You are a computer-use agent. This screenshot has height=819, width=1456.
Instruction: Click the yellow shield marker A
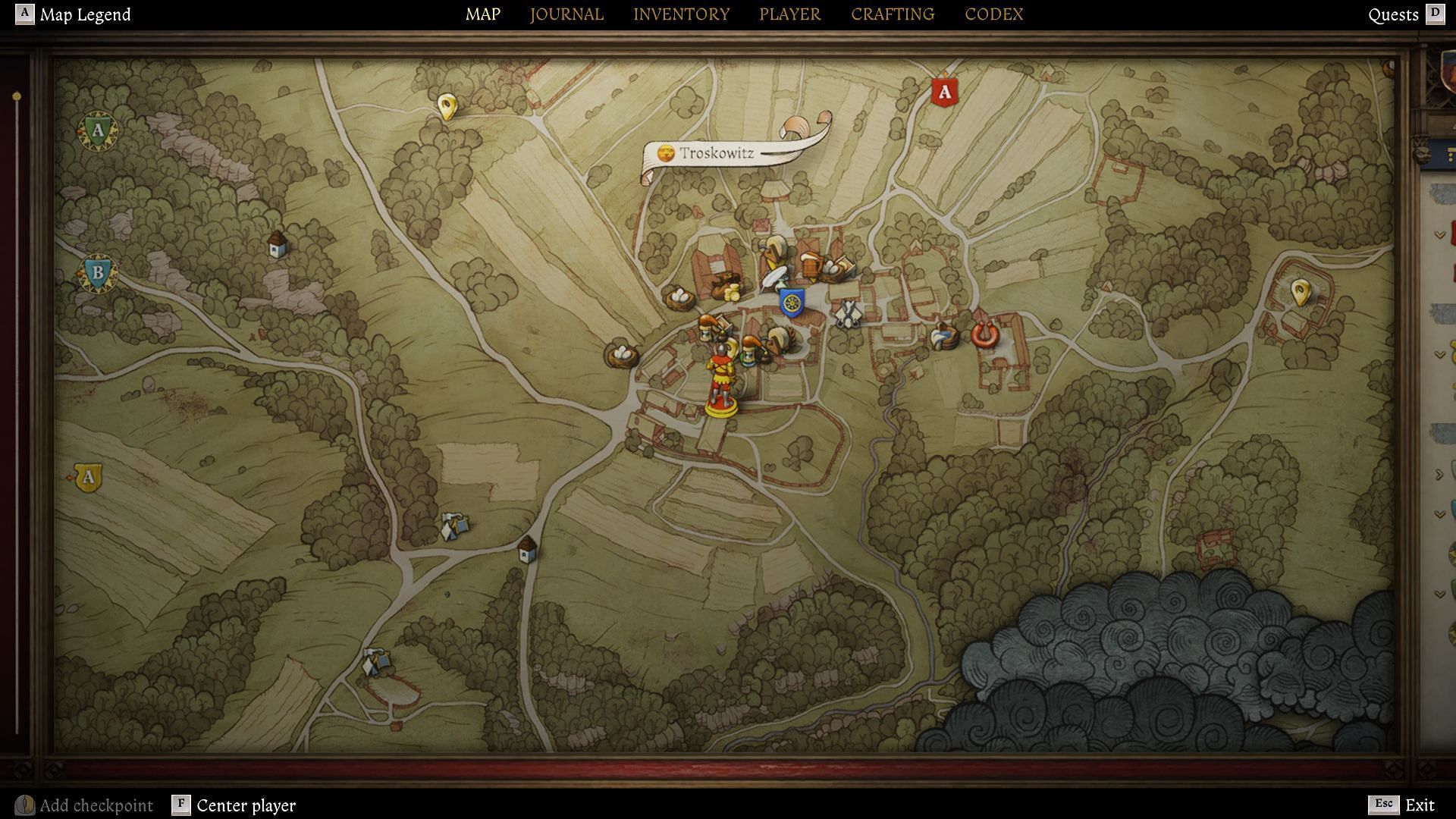point(89,478)
